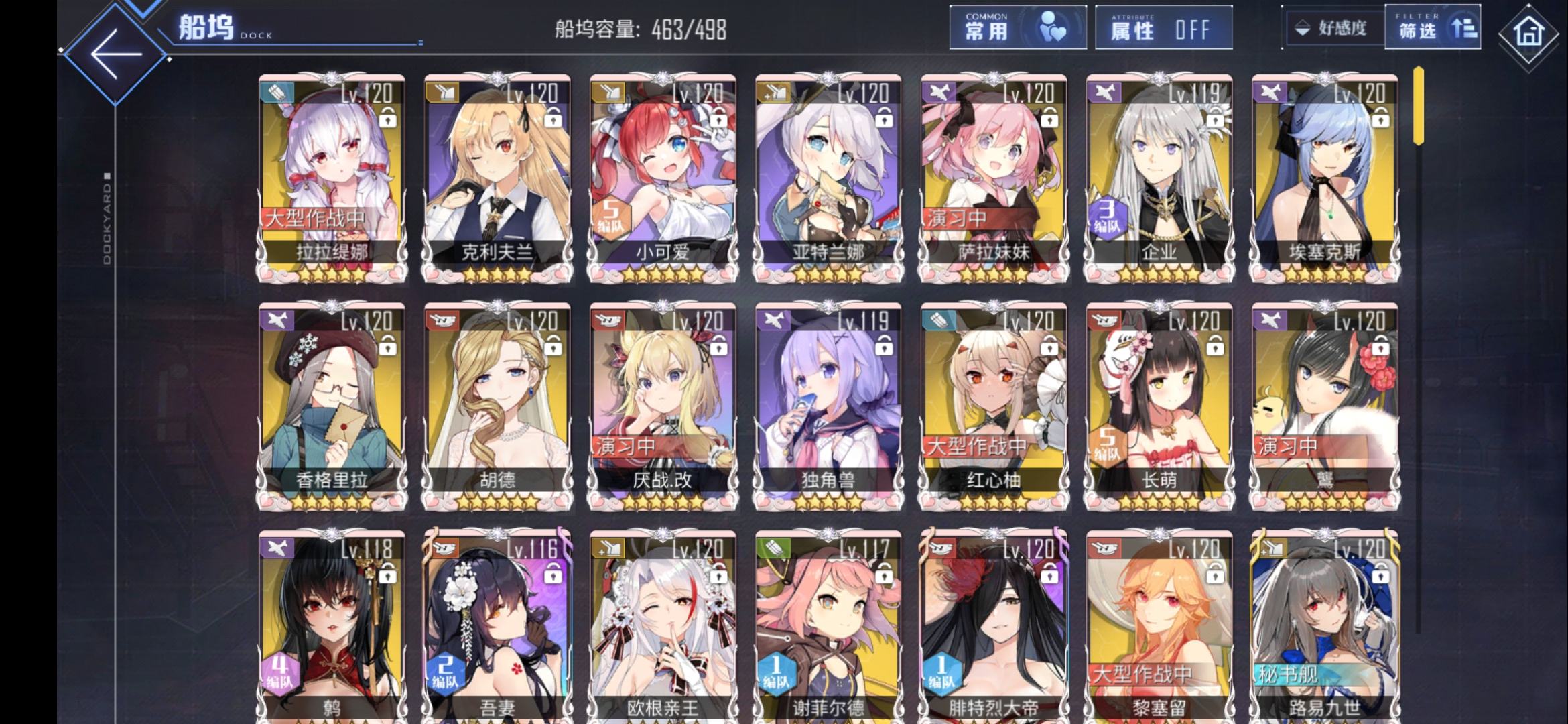Choose the 路易九世 secretary ship card
1568x724 pixels.
click(x=1325, y=630)
